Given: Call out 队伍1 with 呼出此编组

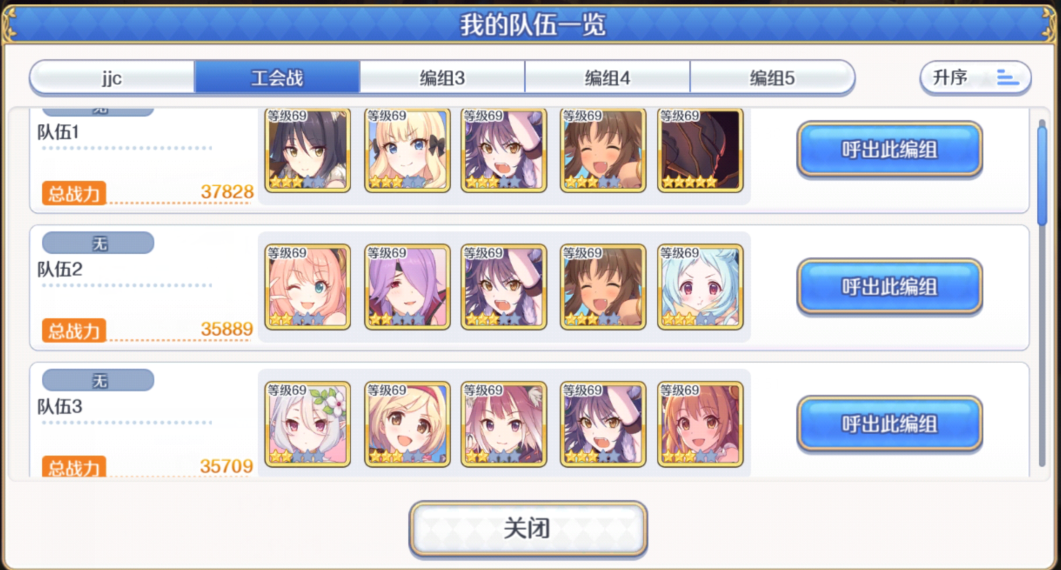Looking at the screenshot, I should (x=889, y=150).
